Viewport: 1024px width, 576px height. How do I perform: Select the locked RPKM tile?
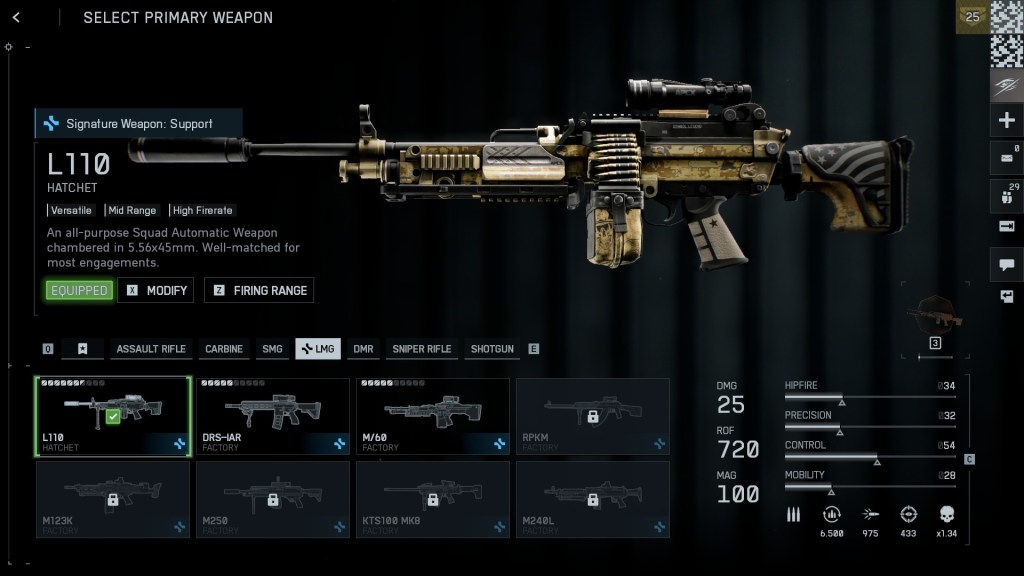[593, 416]
